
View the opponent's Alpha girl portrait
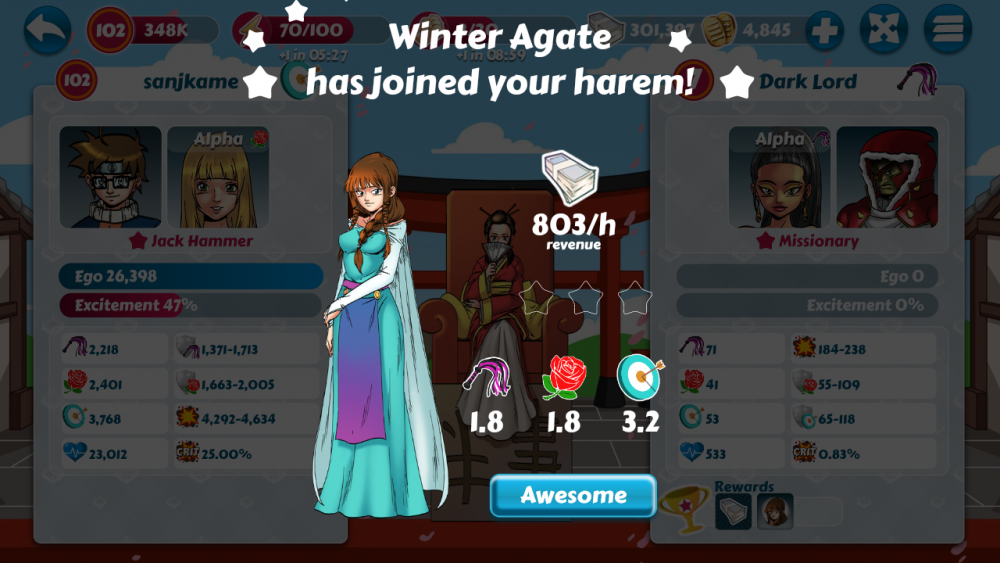(779, 177)
